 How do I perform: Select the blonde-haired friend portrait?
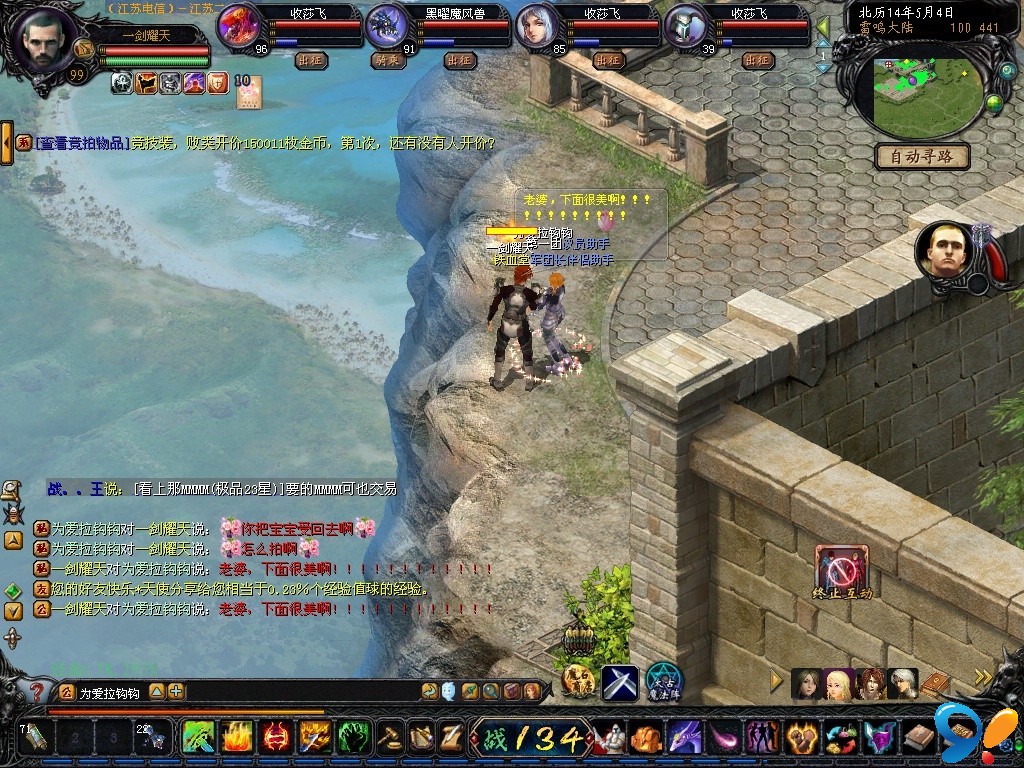[x=839, y=683]
